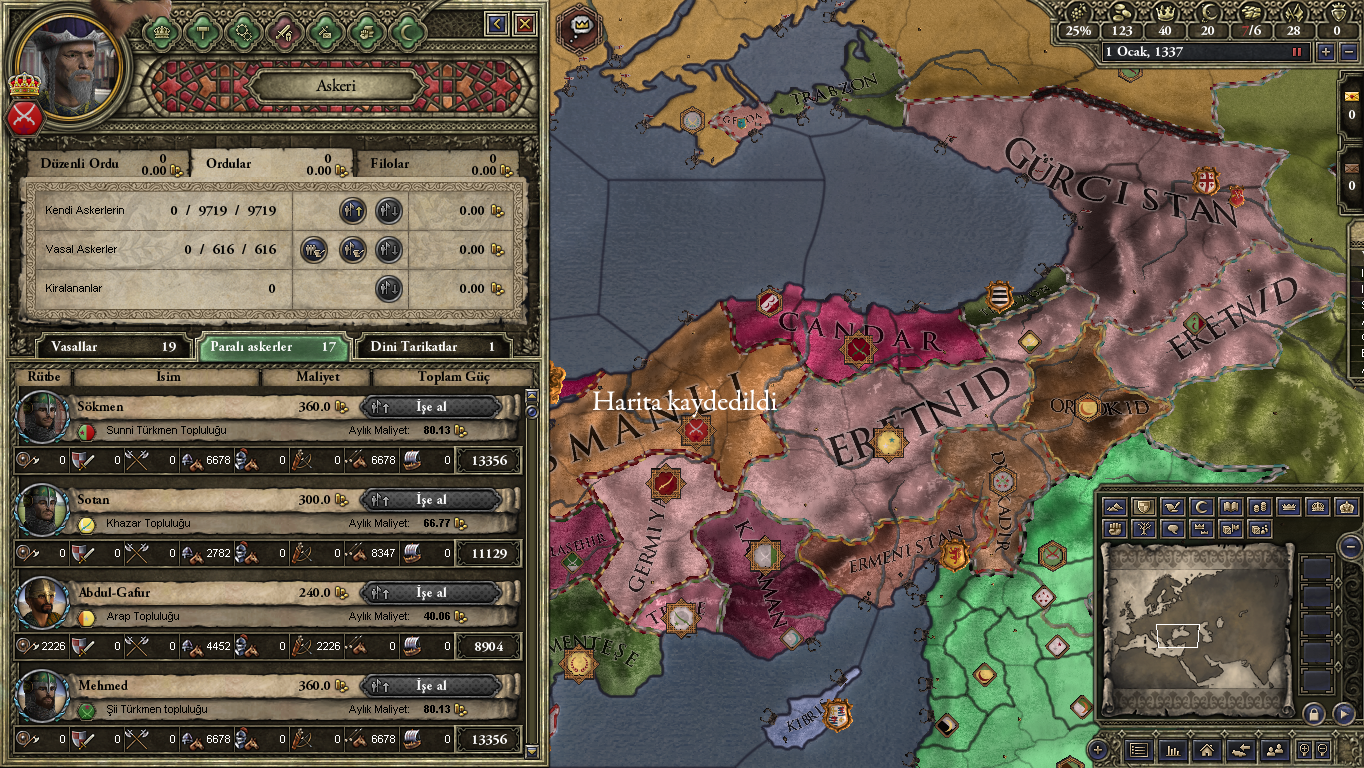Open the crescent religion screen icon

(407, 31)
